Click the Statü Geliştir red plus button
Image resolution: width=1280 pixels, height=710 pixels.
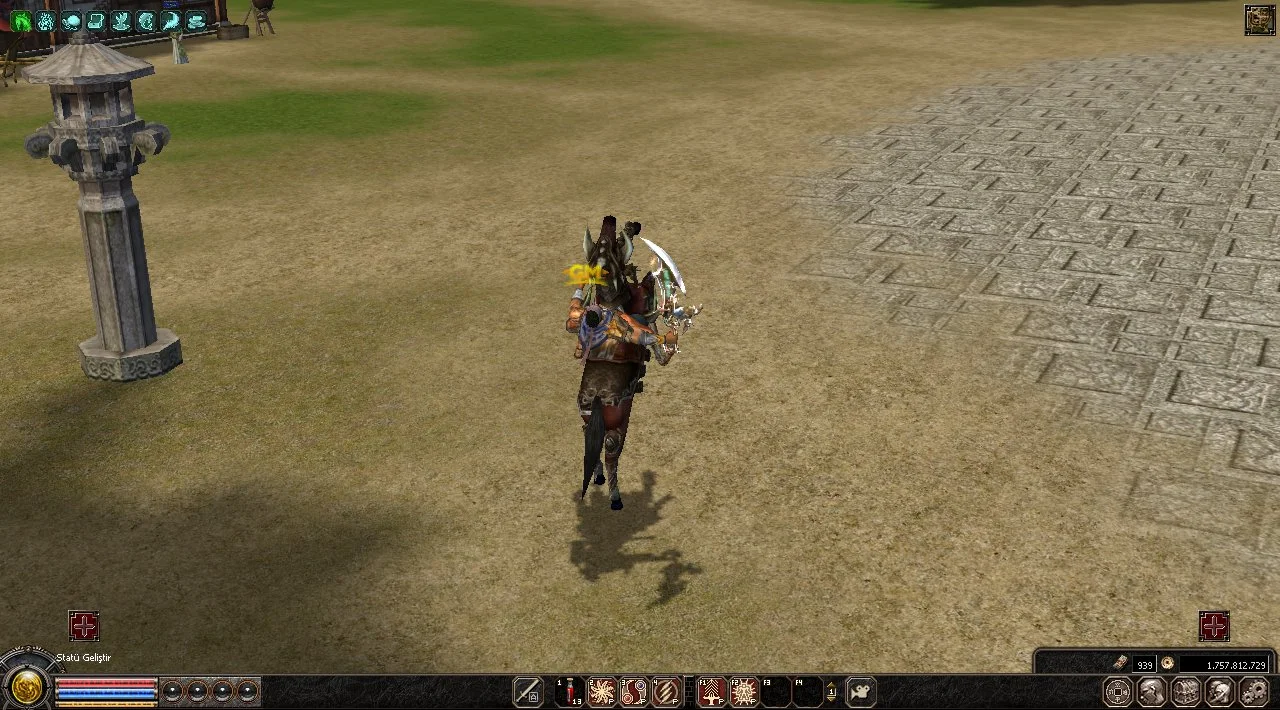84,626
